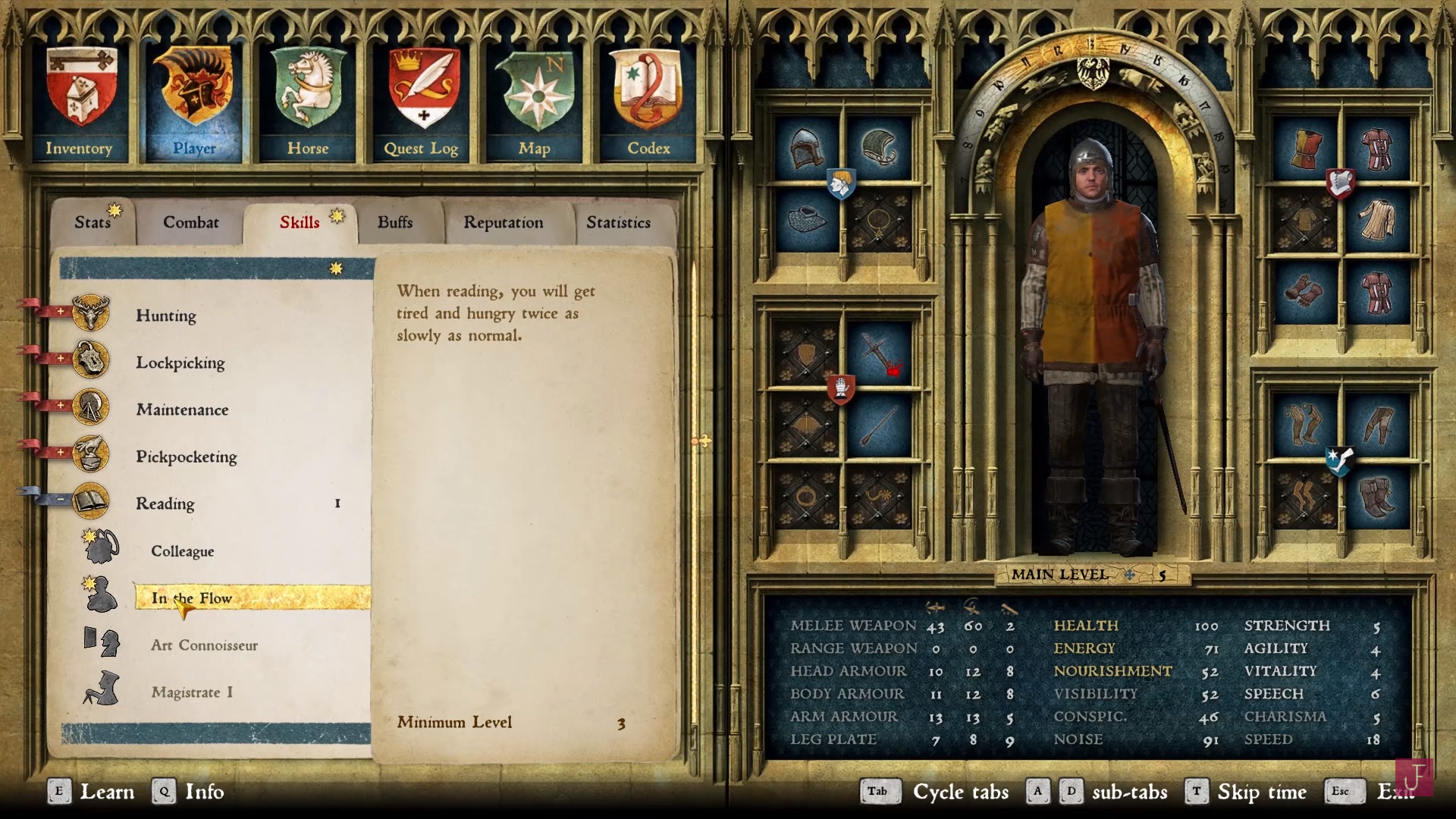Open the Pickpocketing skill
This screenshot has width=1456, height=819.
(187, 457)
